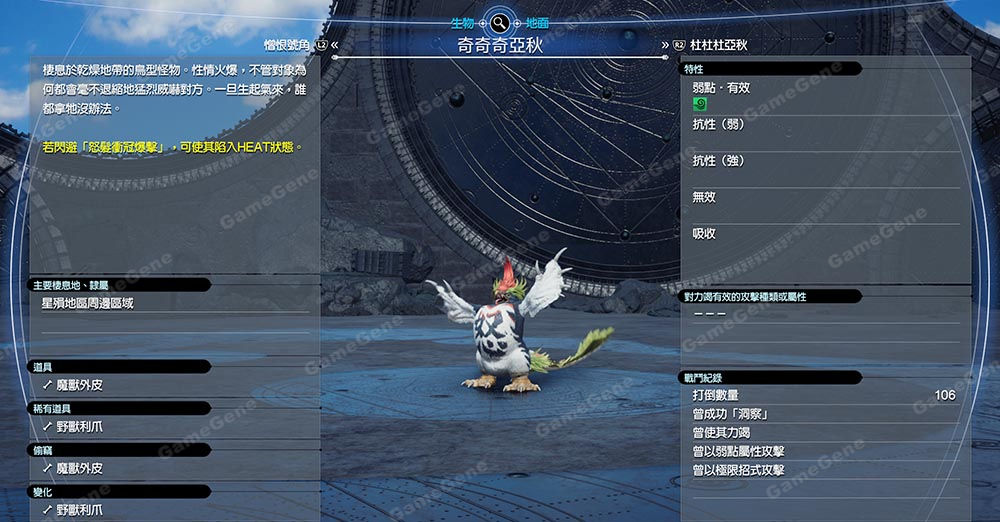Viewport: 1000px width, 522px height.
Task: Click the magnifying glass search icon
Action: (498, 22)
